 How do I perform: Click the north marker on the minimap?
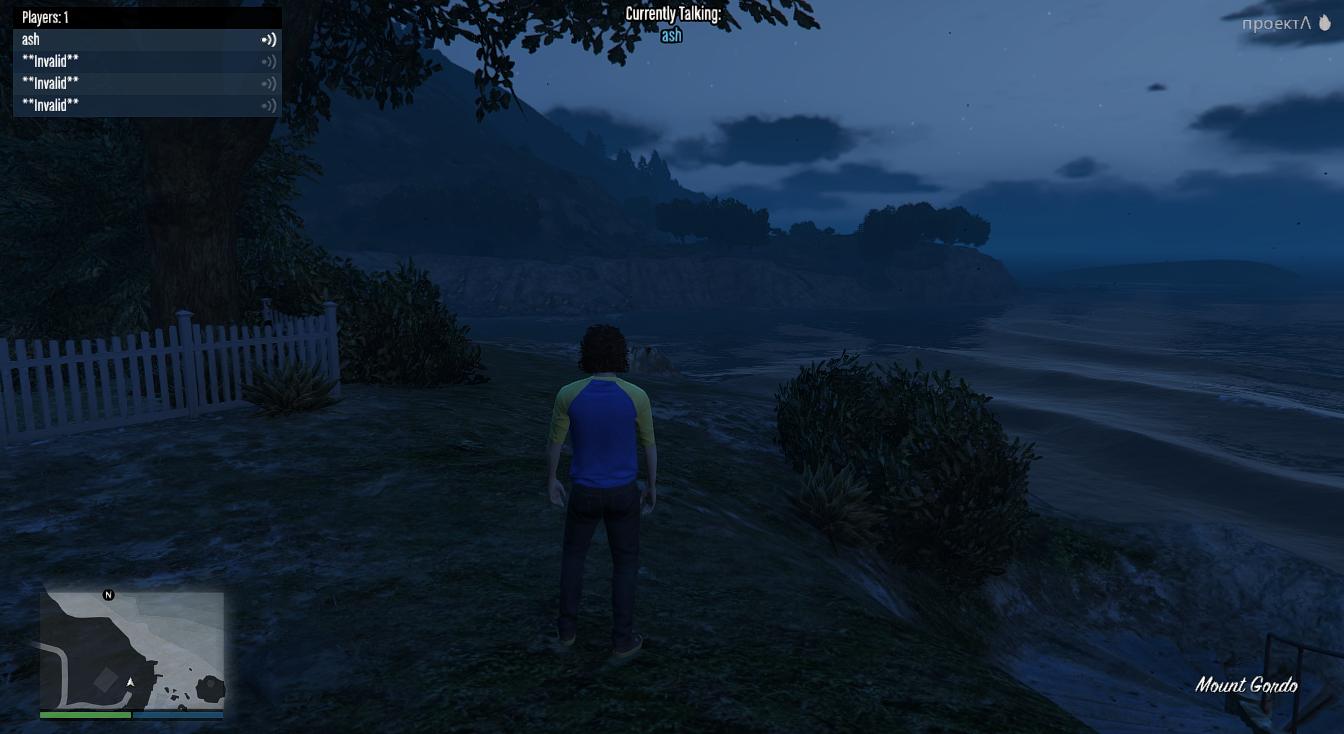[x=109, y=595]
